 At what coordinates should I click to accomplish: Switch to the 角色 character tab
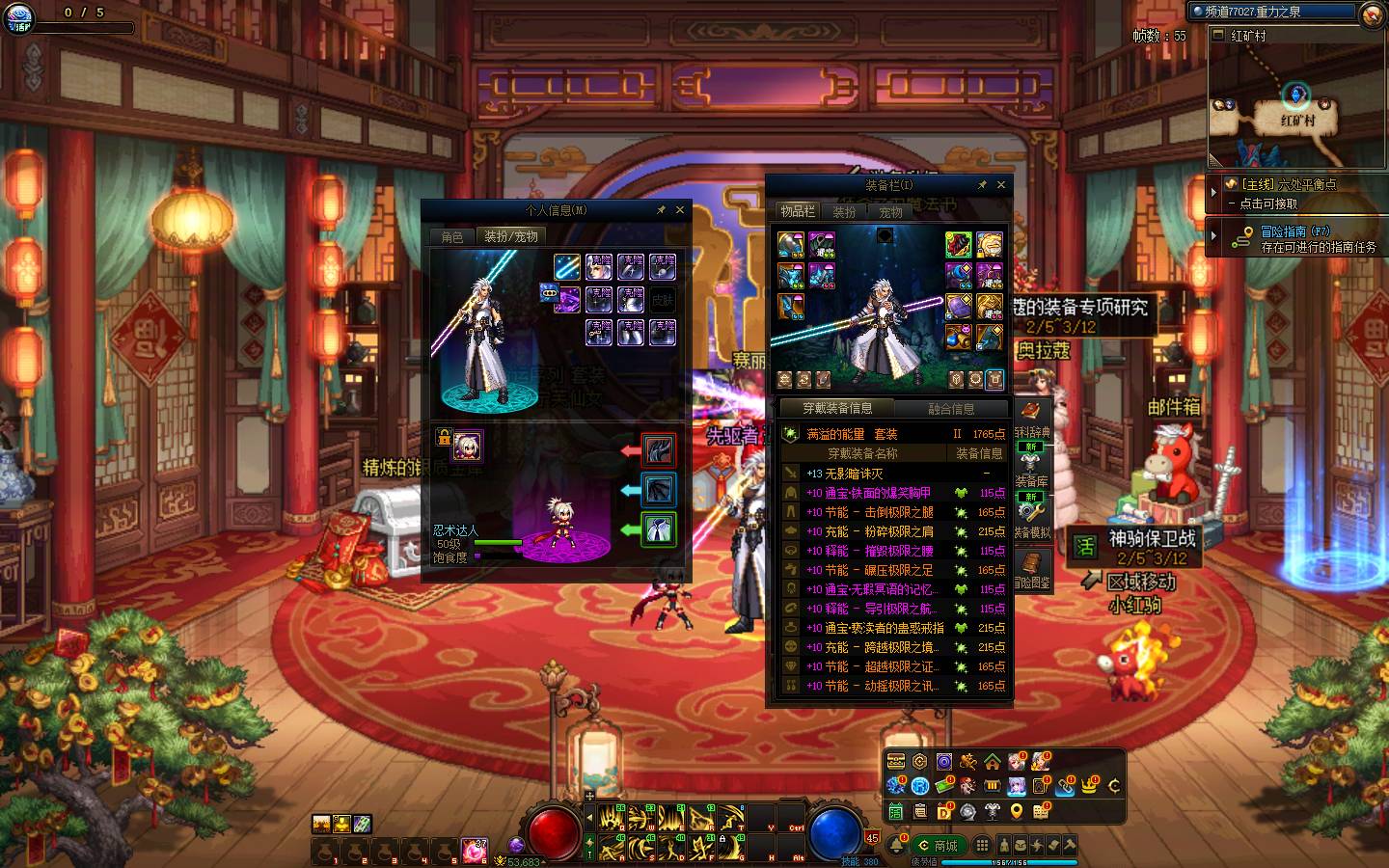coord(452,236)
